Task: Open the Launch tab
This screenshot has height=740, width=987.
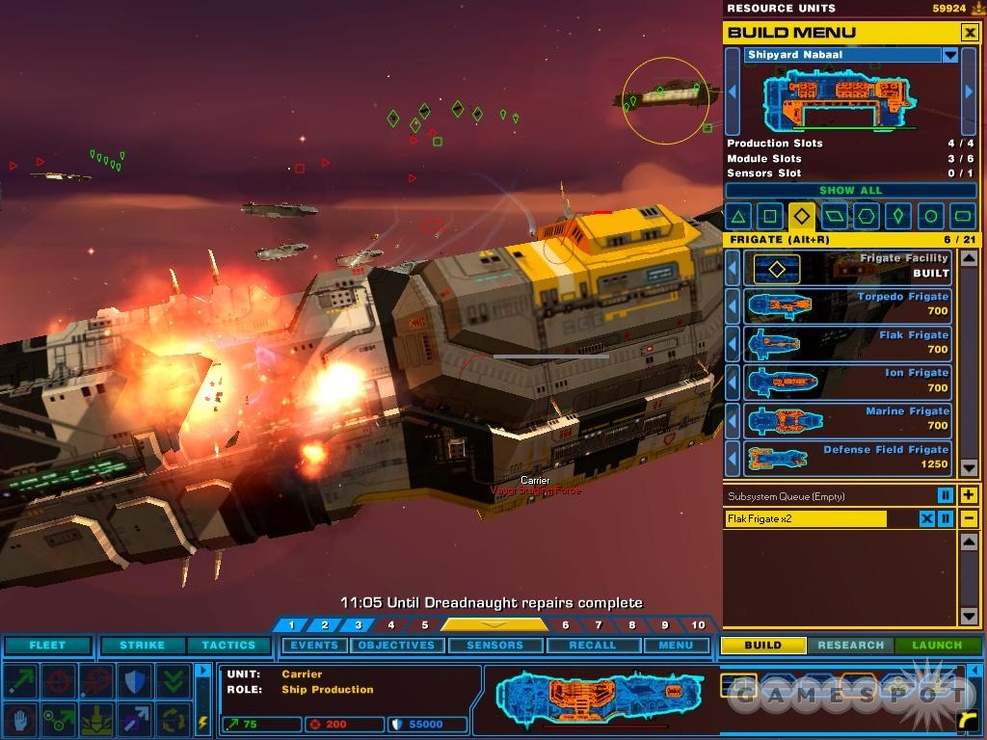Action: click(936, 645)
